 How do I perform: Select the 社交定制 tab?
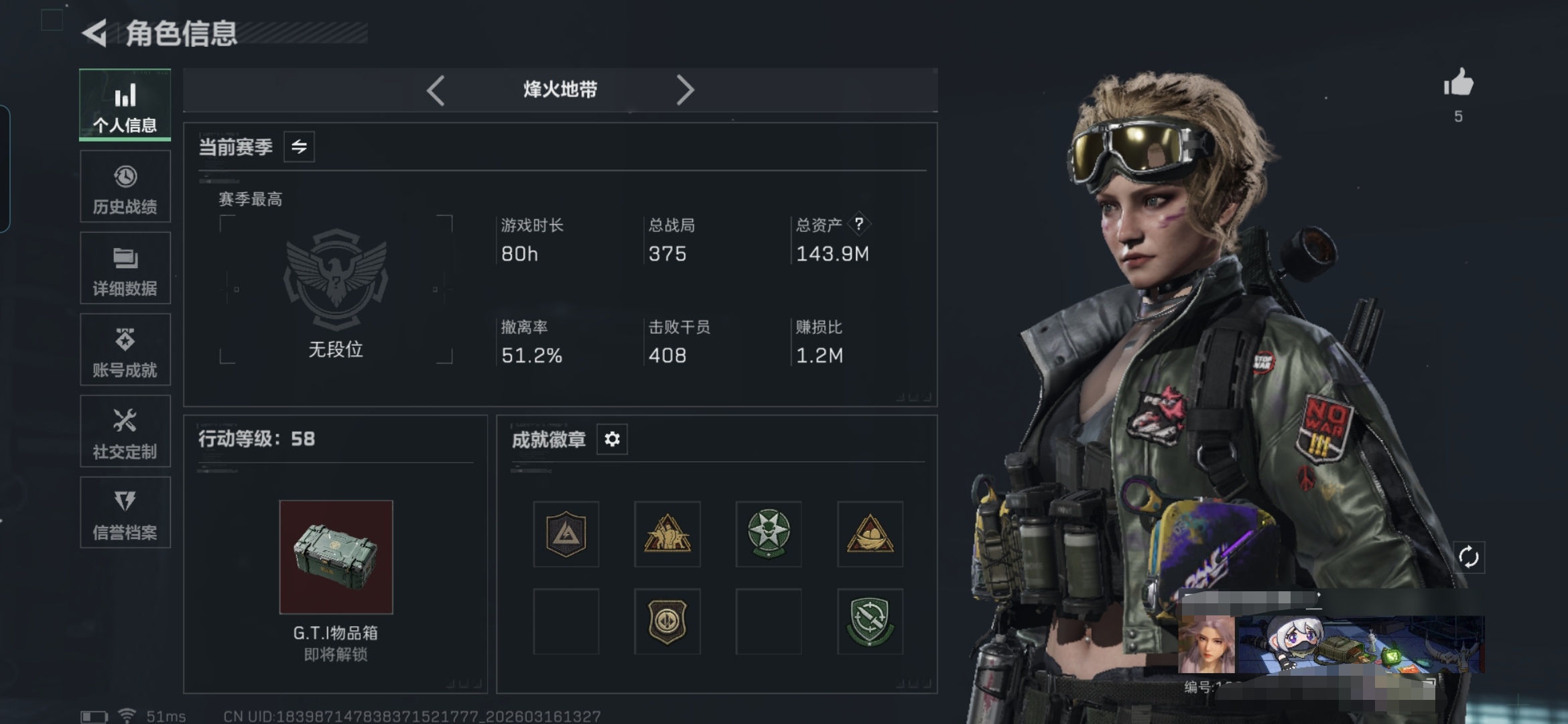click(125, 431)
